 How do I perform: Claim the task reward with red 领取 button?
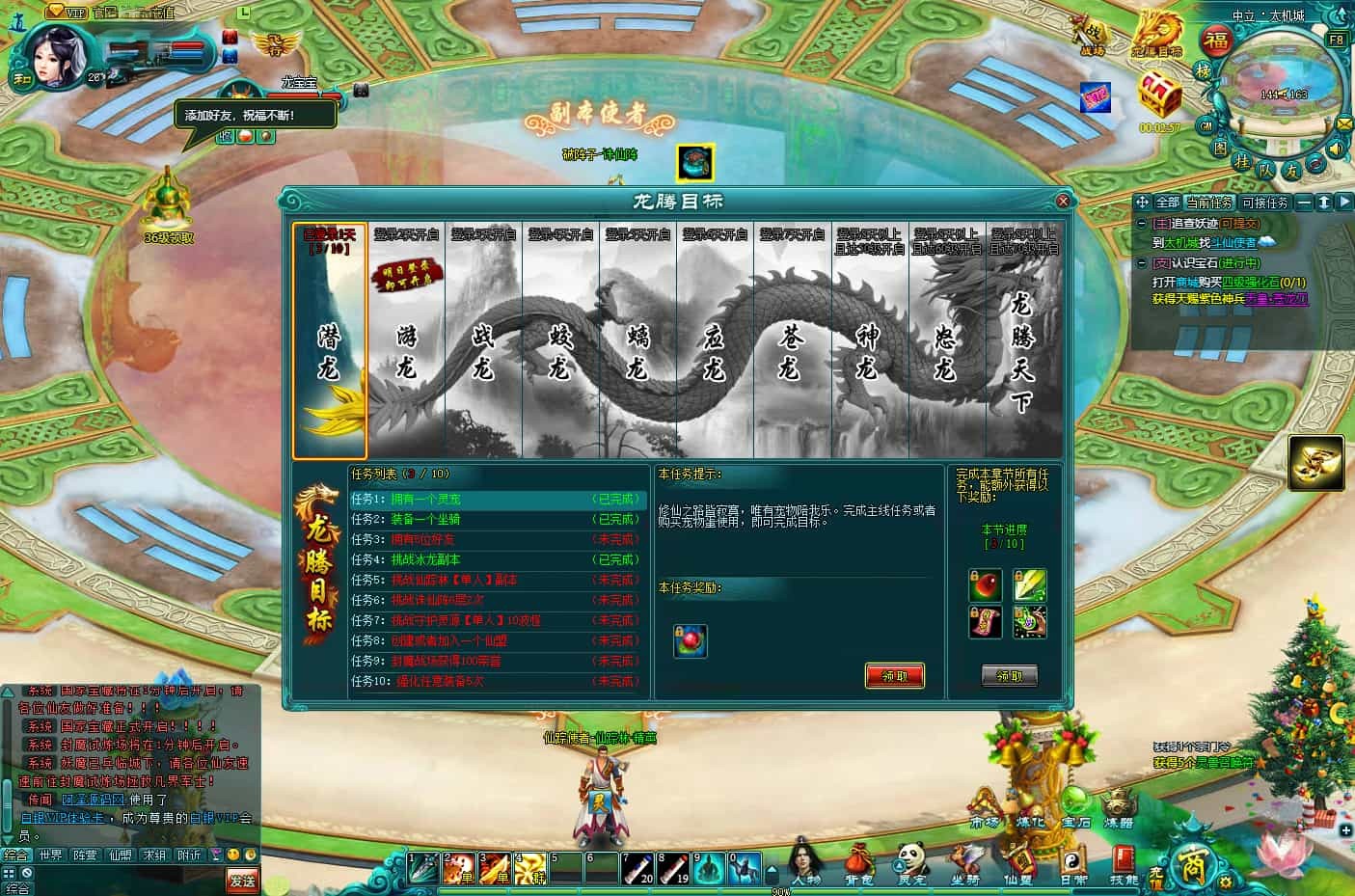coord(895,675)
